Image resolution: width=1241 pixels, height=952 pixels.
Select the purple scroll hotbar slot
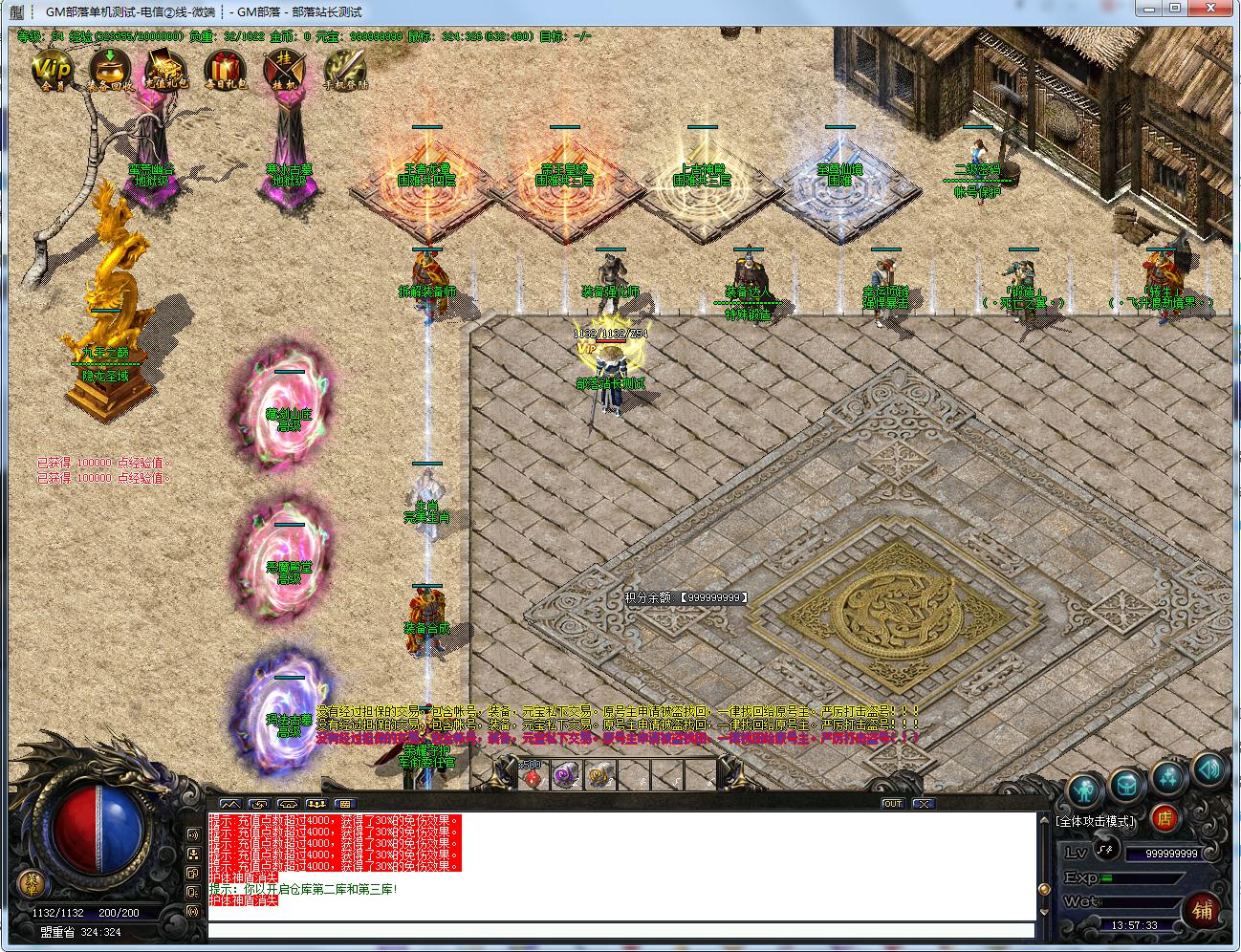click(x=567, y=776)
